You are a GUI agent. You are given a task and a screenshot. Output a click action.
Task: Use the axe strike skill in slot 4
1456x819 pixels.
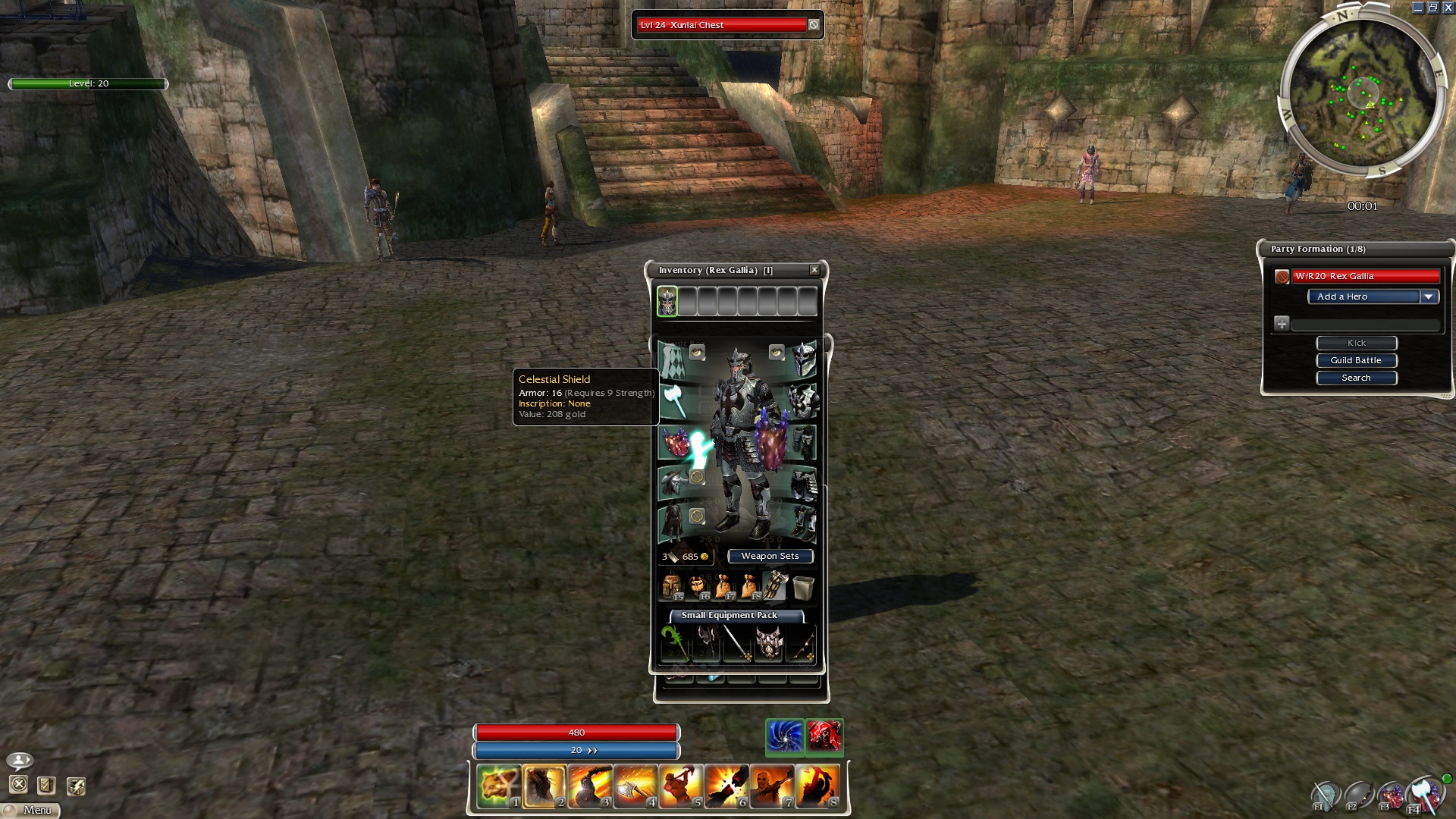point(635,786)
